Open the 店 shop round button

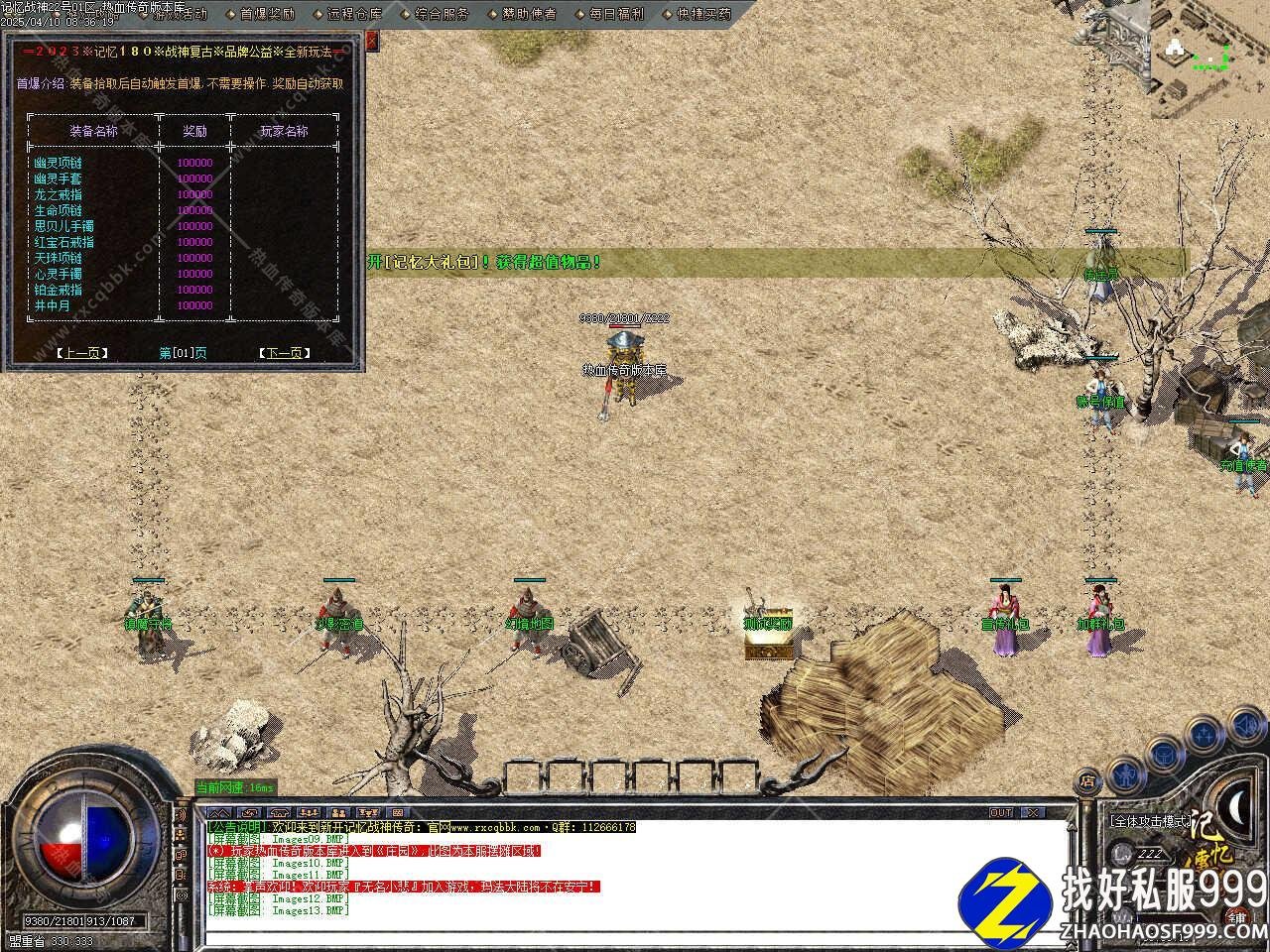pos(1088,782)
